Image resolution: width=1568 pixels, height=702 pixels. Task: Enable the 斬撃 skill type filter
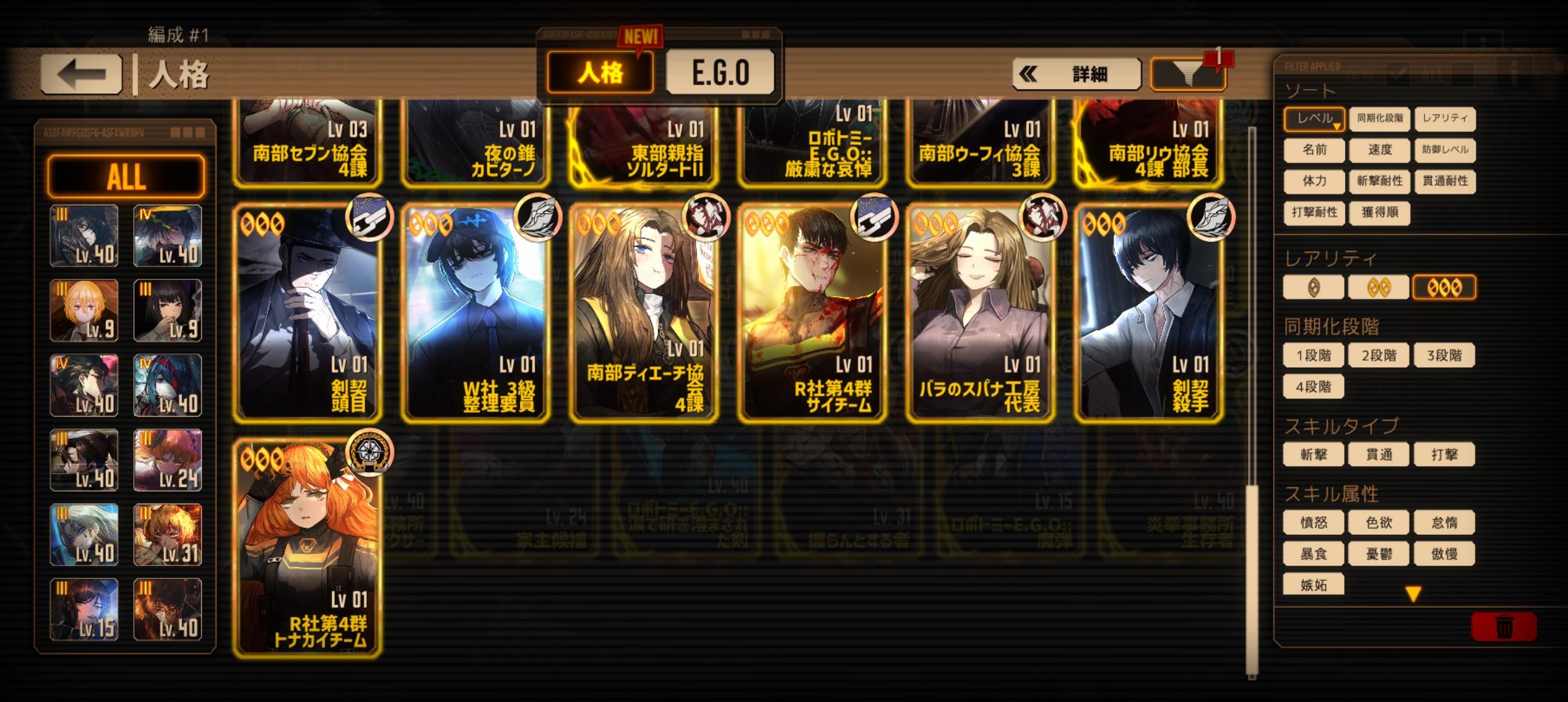(1314, 454)
